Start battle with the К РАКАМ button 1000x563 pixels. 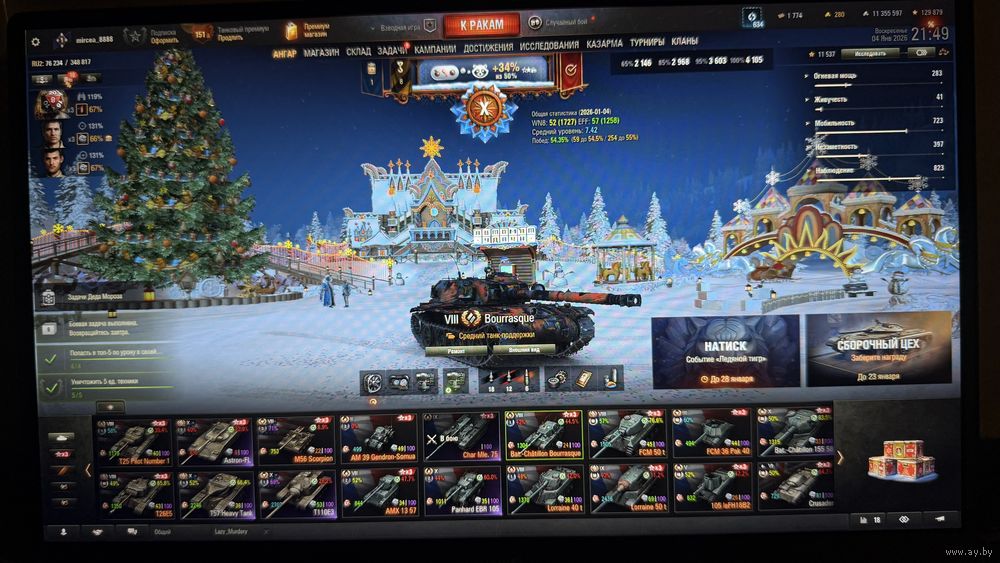point(481,24)
